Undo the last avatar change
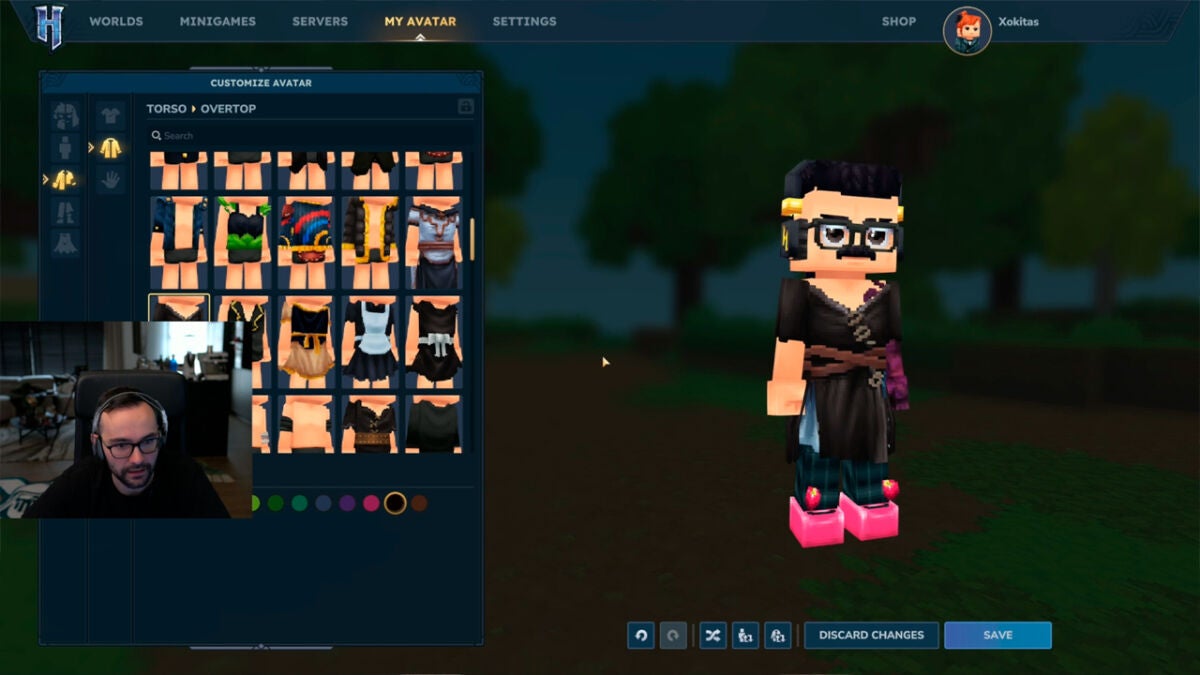The width and height of the screenshot is (1200, 675). [641, 635]
